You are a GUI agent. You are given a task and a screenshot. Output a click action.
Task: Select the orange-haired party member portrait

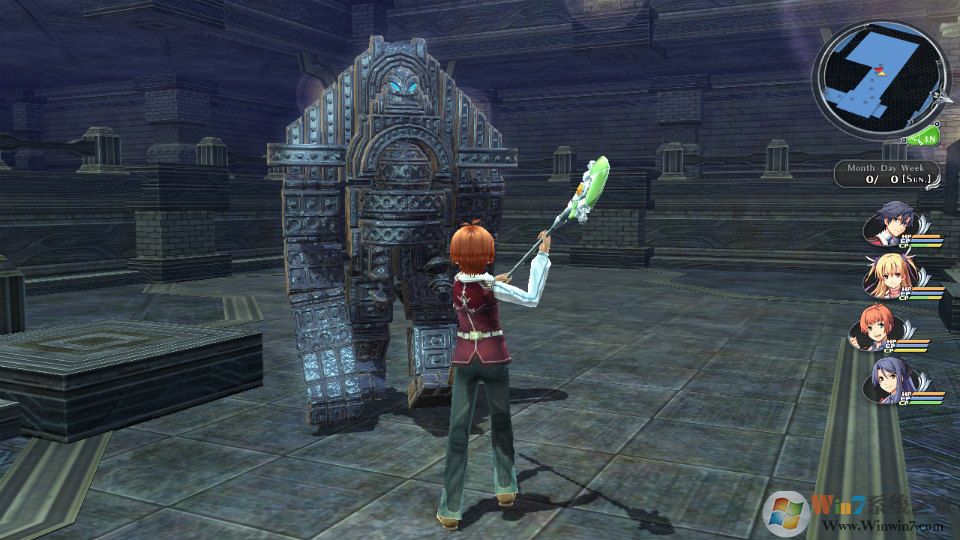(874, 329)
